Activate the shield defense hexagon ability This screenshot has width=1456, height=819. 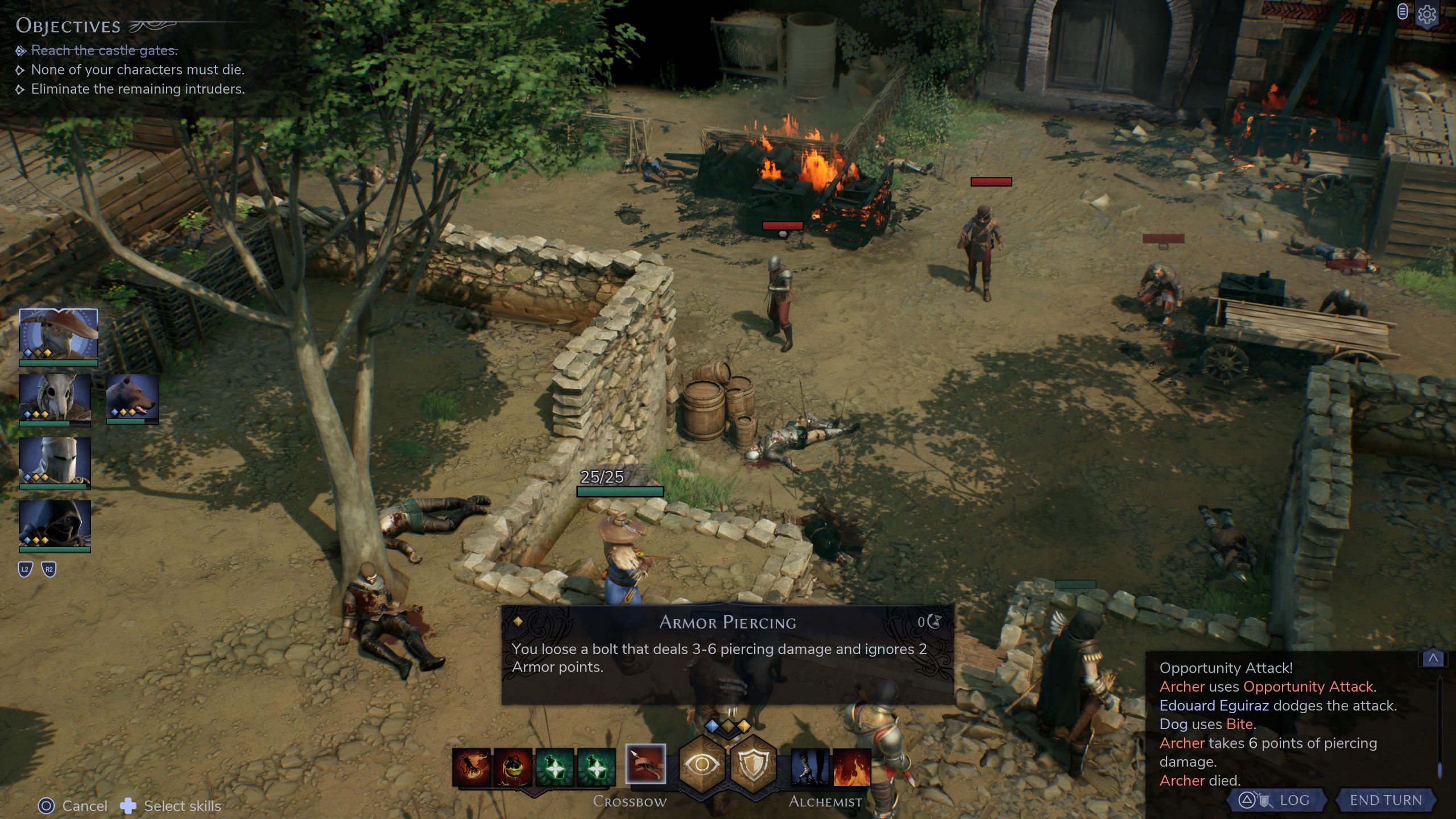pyautogui.click(x=753, y=764)
